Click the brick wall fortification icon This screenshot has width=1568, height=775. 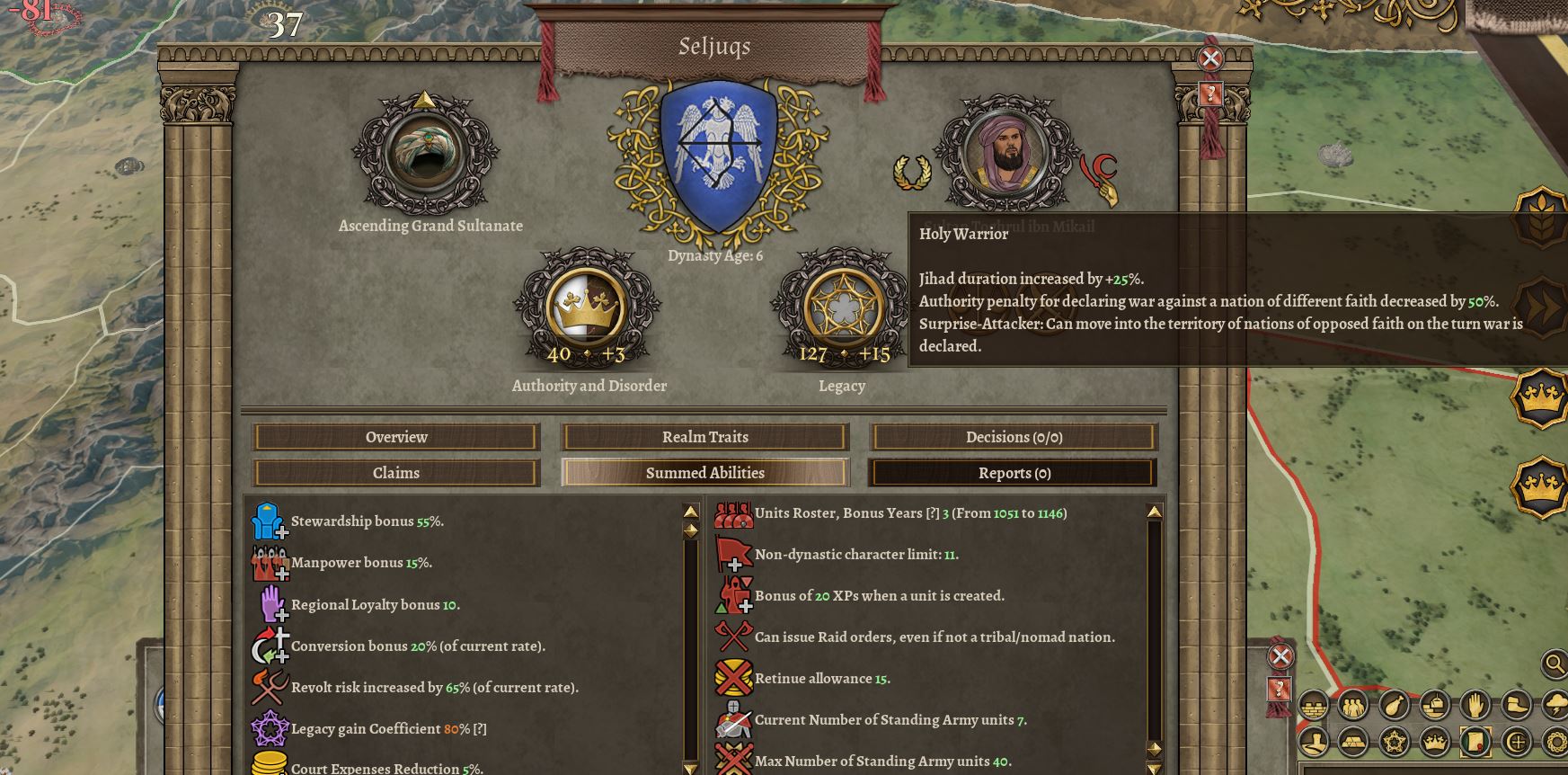[x=1313, y=705]
